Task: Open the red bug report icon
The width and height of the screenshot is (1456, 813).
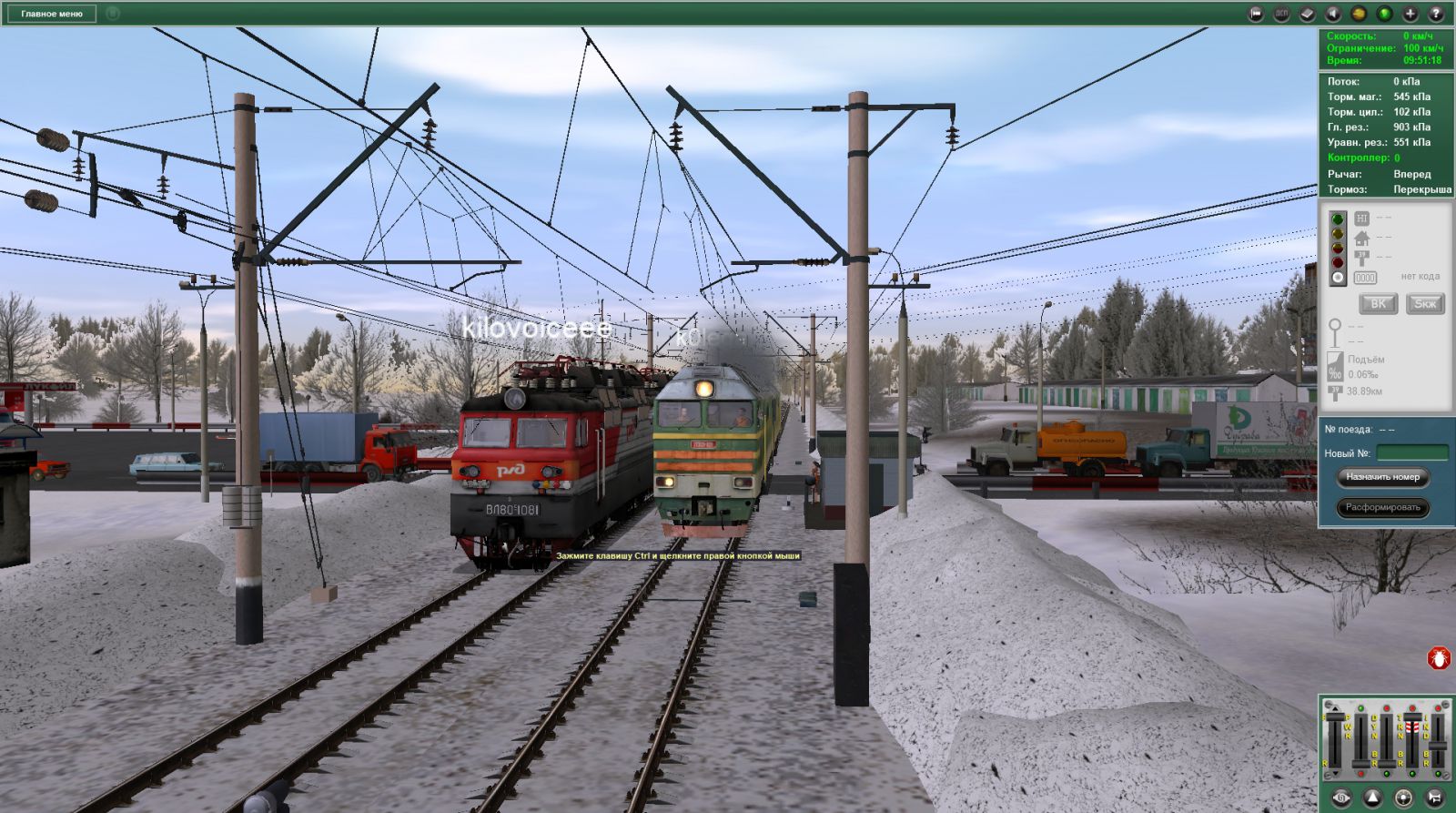Action: 1439,658
